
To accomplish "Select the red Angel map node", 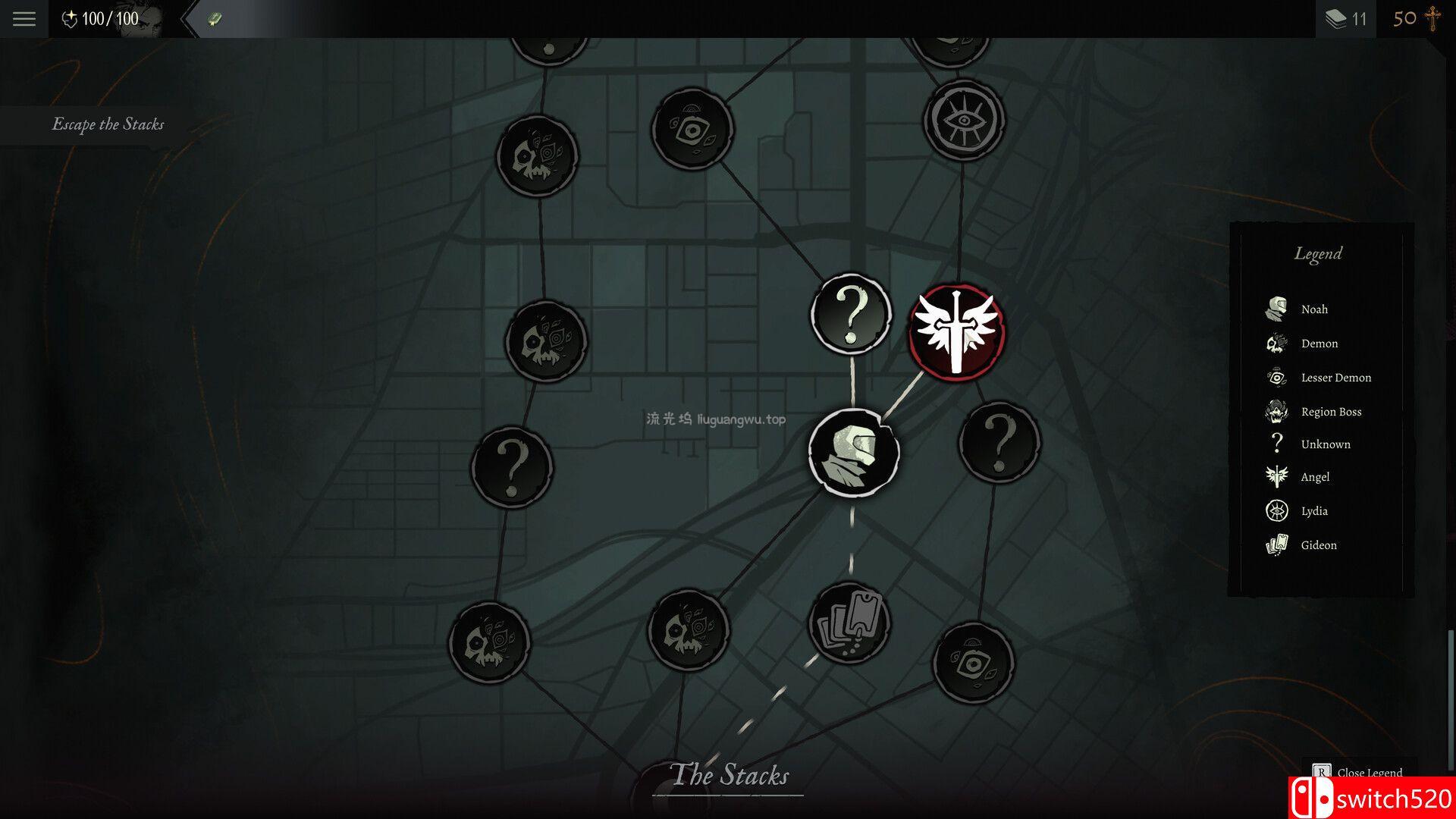I will coord(957,332).
